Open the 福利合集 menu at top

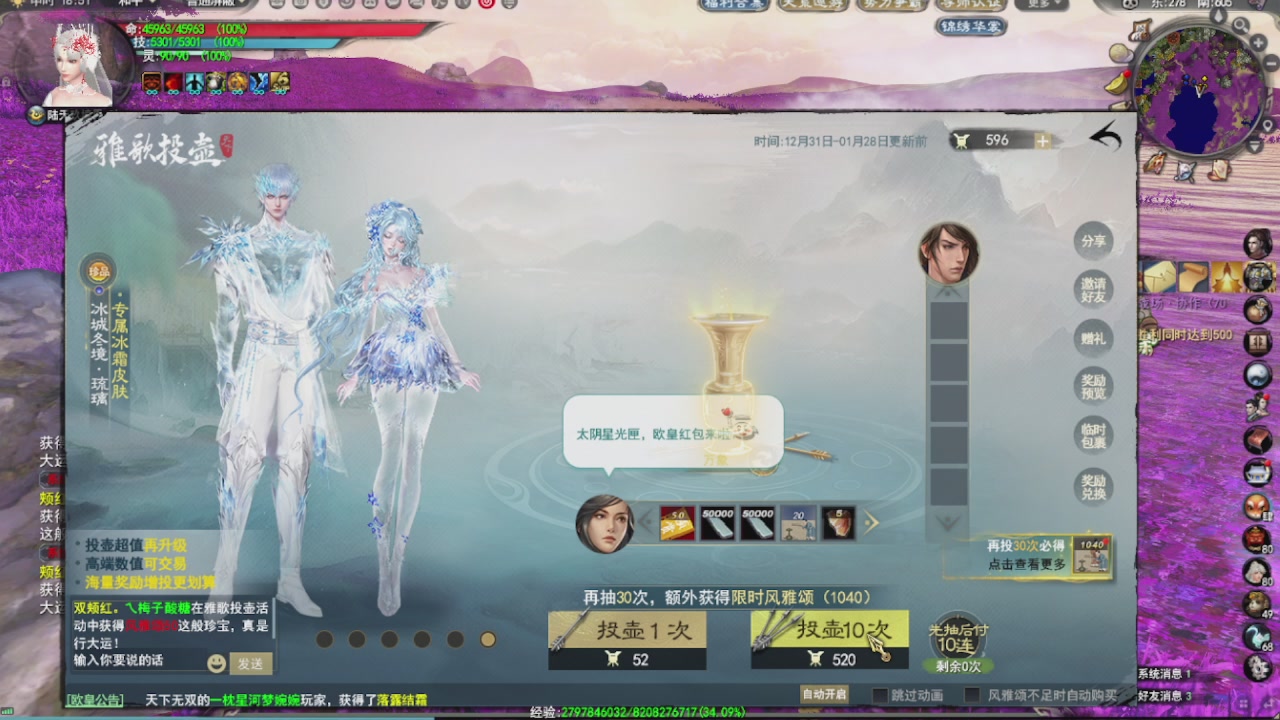point(737,5)
